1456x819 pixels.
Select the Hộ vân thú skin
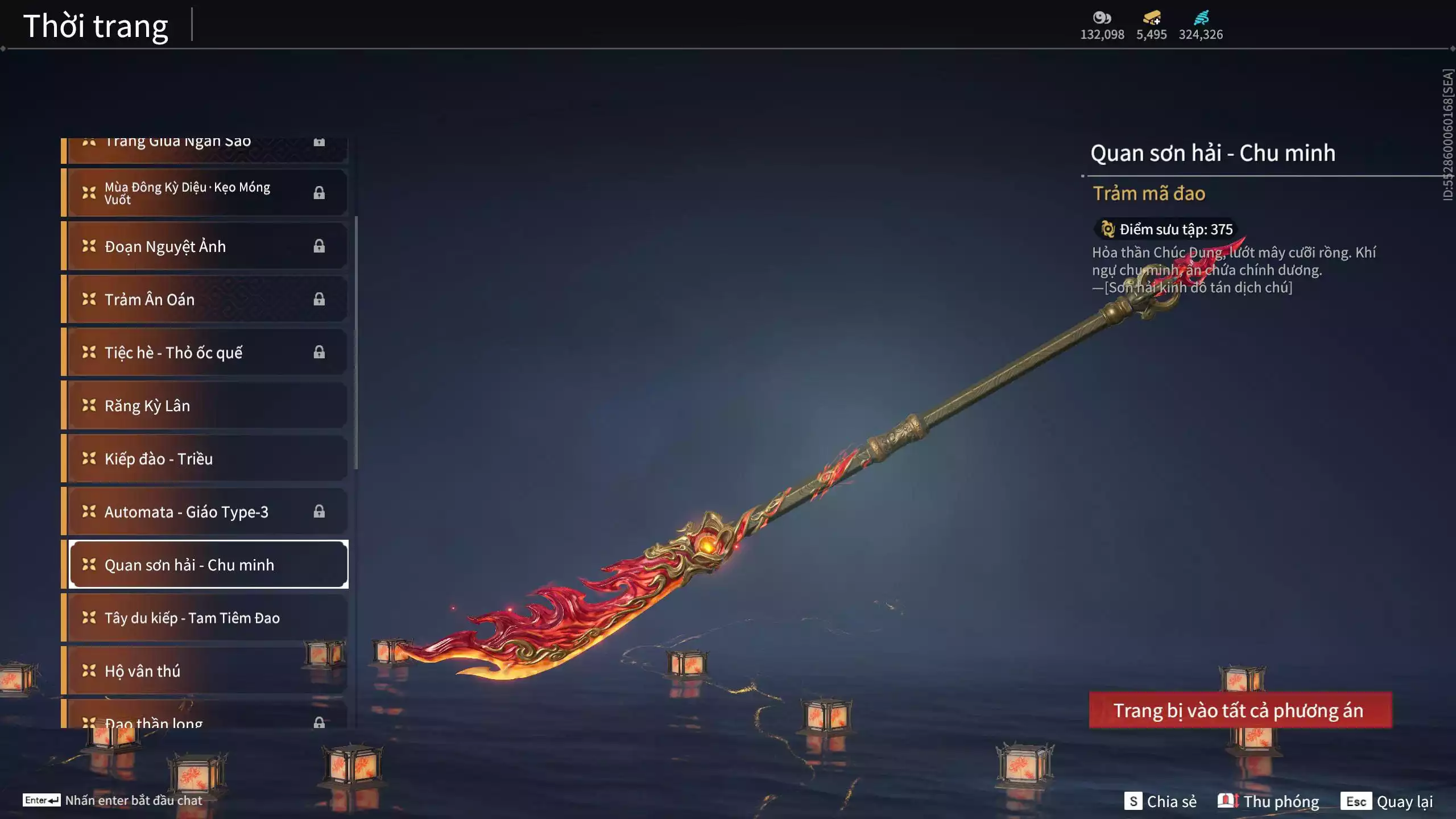[205, 671]
